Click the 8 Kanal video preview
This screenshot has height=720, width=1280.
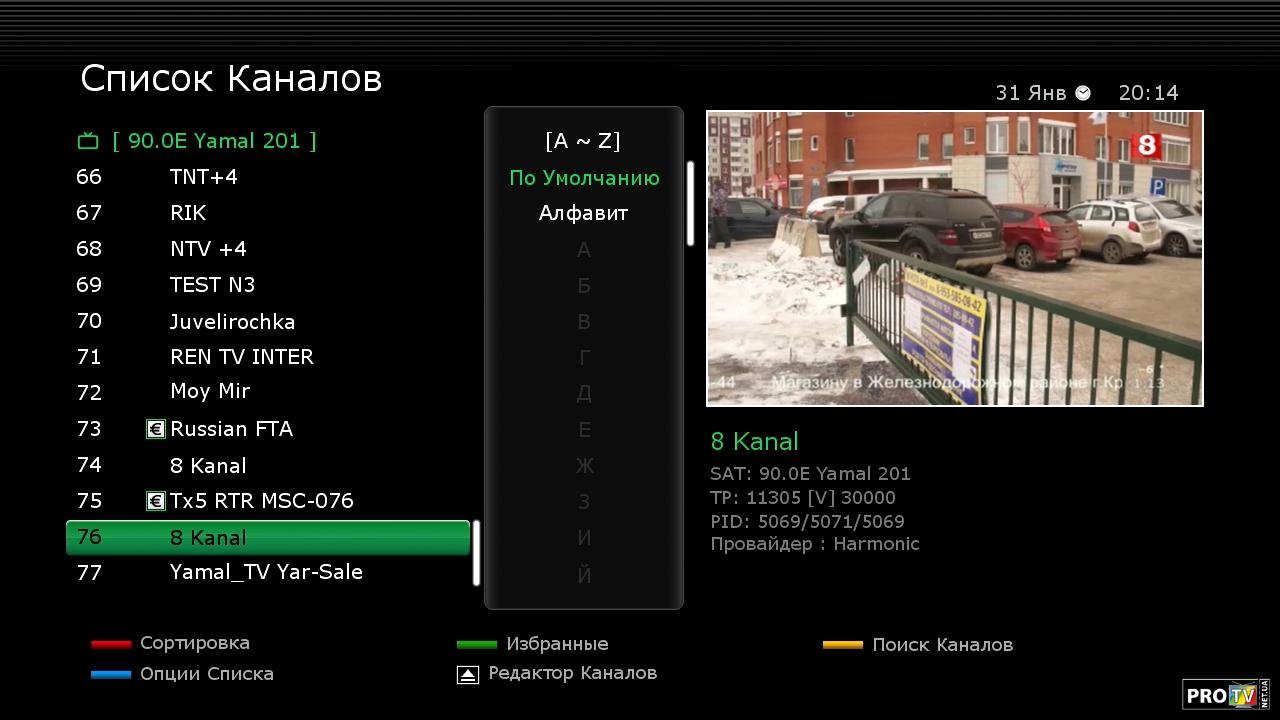pos(954,258)
